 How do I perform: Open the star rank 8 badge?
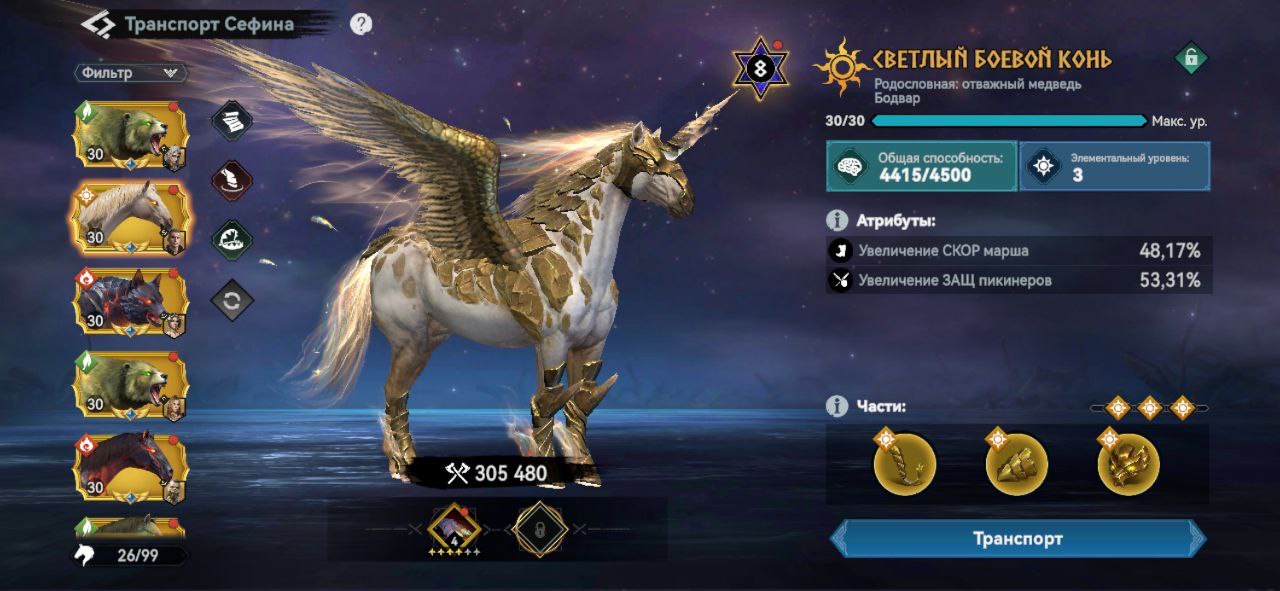point(761,68)
